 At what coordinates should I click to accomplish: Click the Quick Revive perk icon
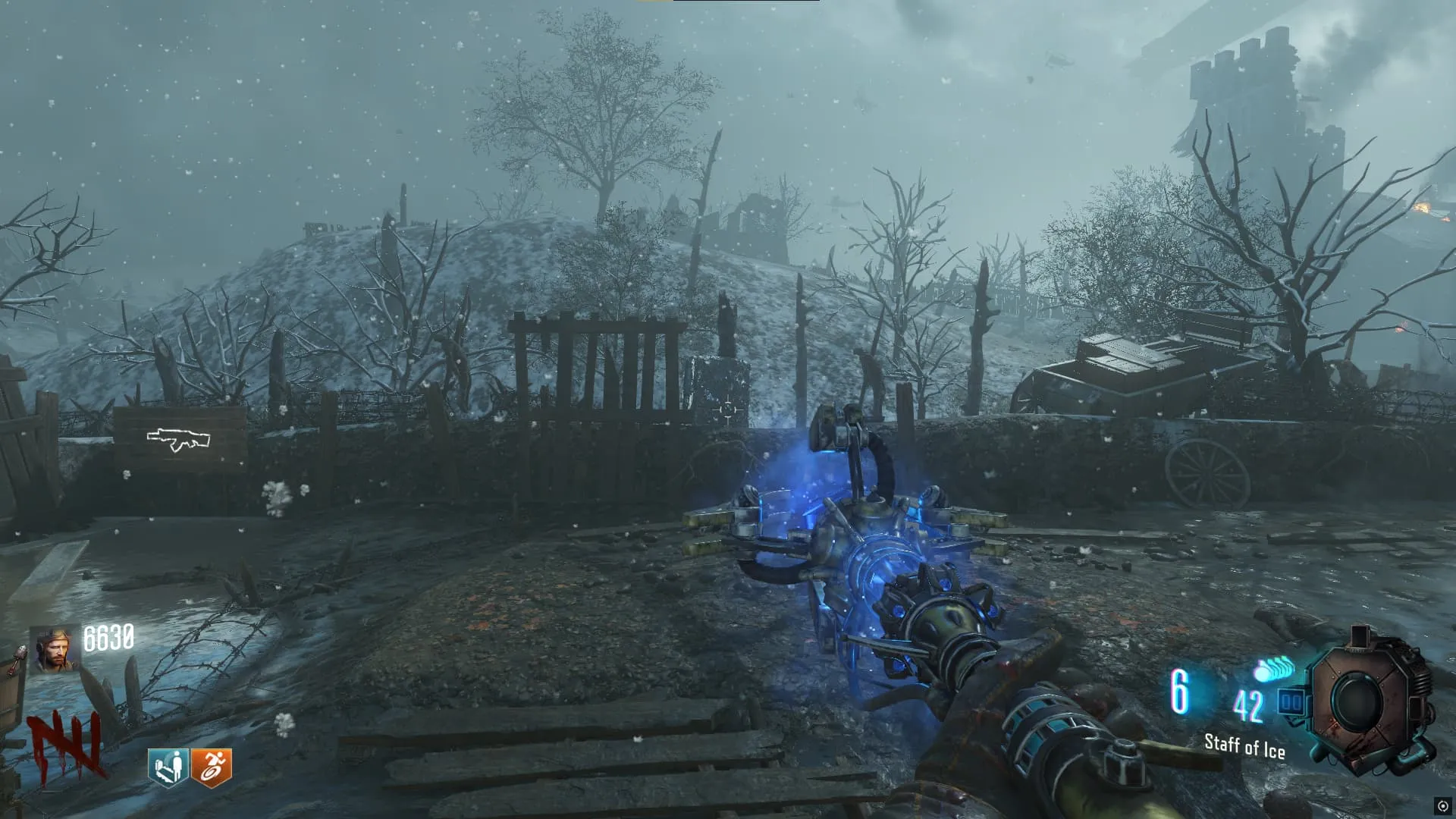pyautogui.click(x=168, y=767)
